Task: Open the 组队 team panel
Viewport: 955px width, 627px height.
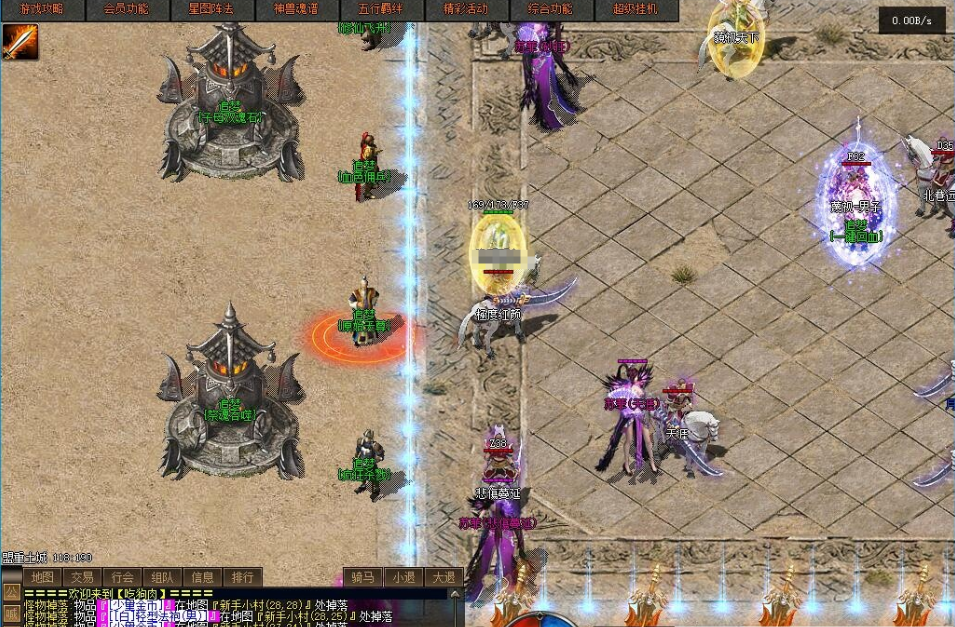Action: tap(162, 577)
